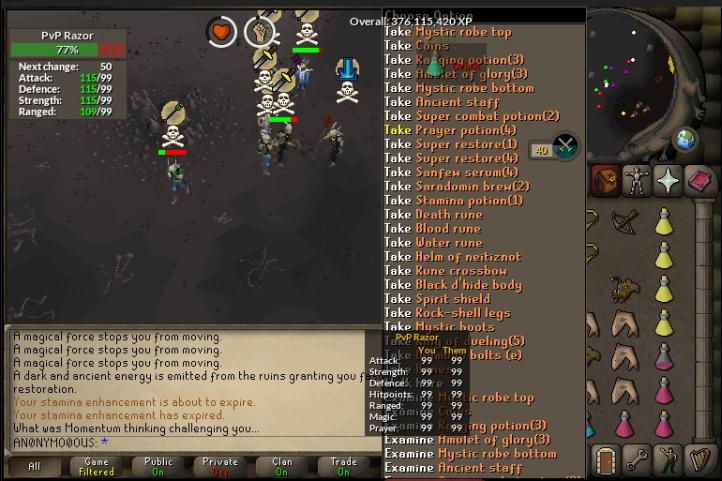Screen dimensions: 722x481
Task: Toggle the Private chat filter
Action: [220, 466]
